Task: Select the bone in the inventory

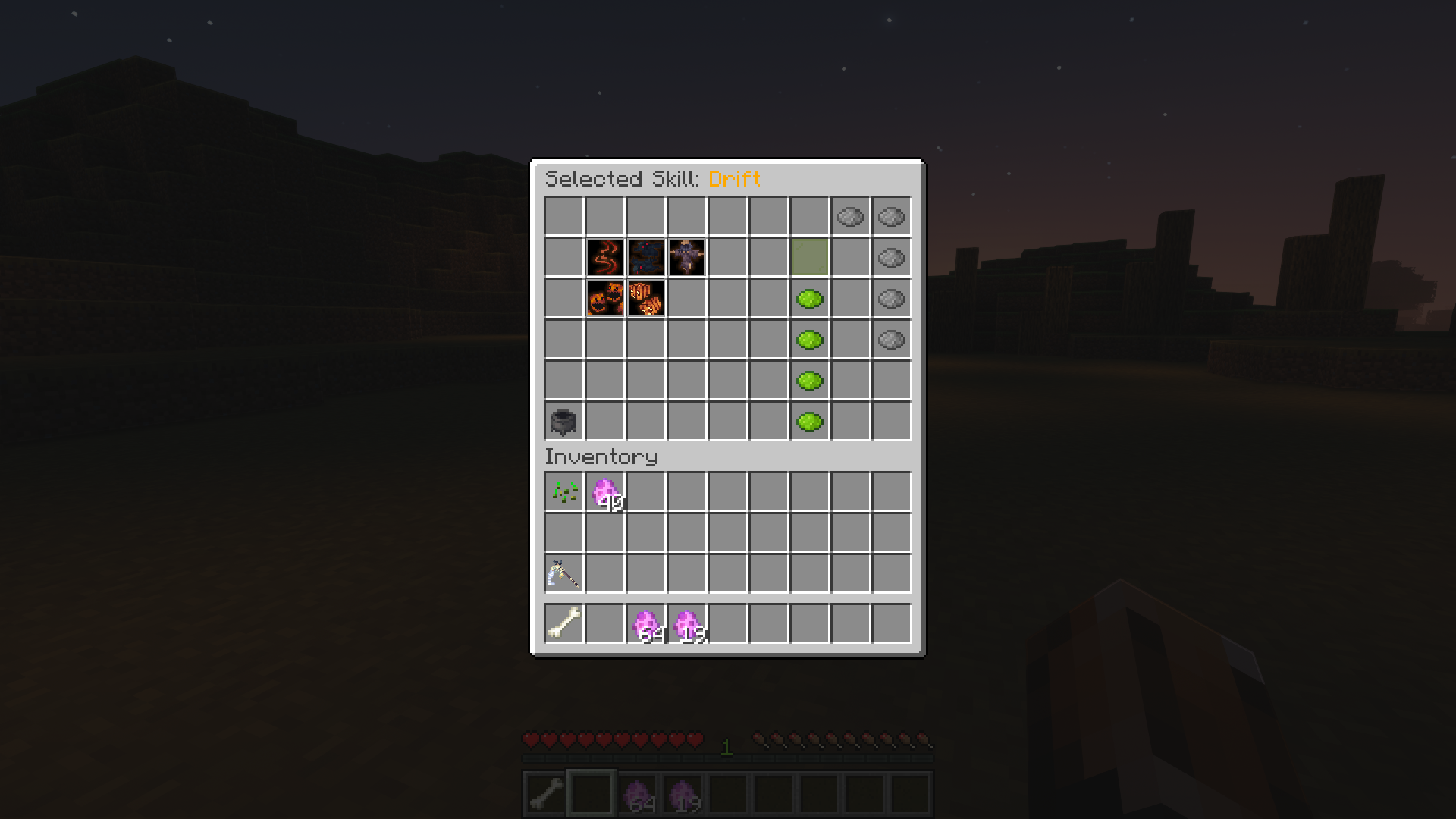Action: pos(563,622)
